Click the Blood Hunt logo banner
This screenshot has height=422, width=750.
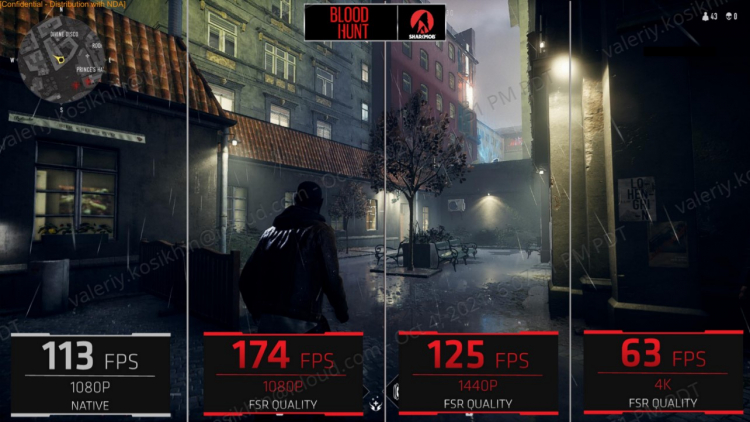(350, 22)
